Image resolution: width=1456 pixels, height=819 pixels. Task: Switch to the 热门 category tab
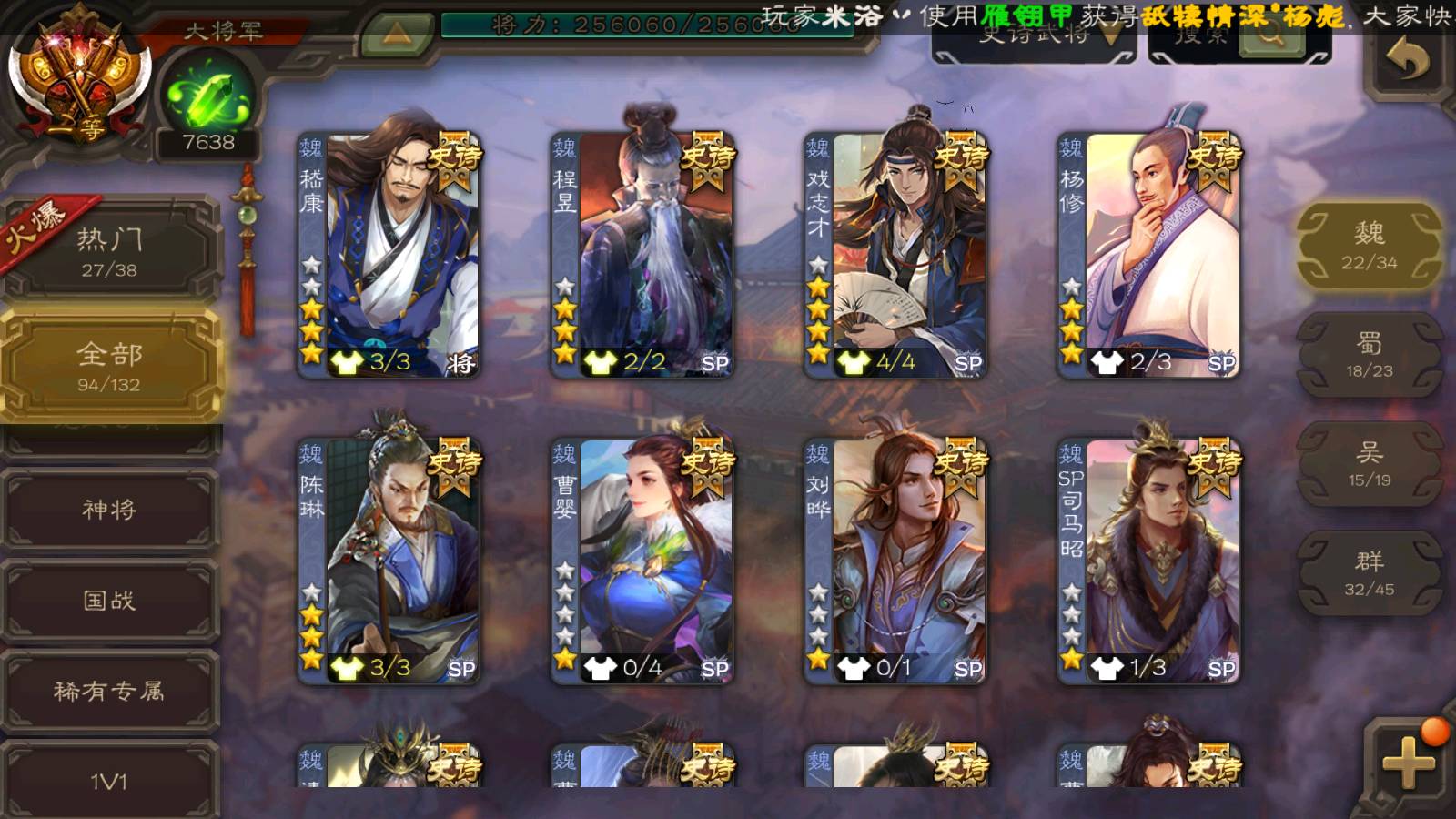pos(110,252)
